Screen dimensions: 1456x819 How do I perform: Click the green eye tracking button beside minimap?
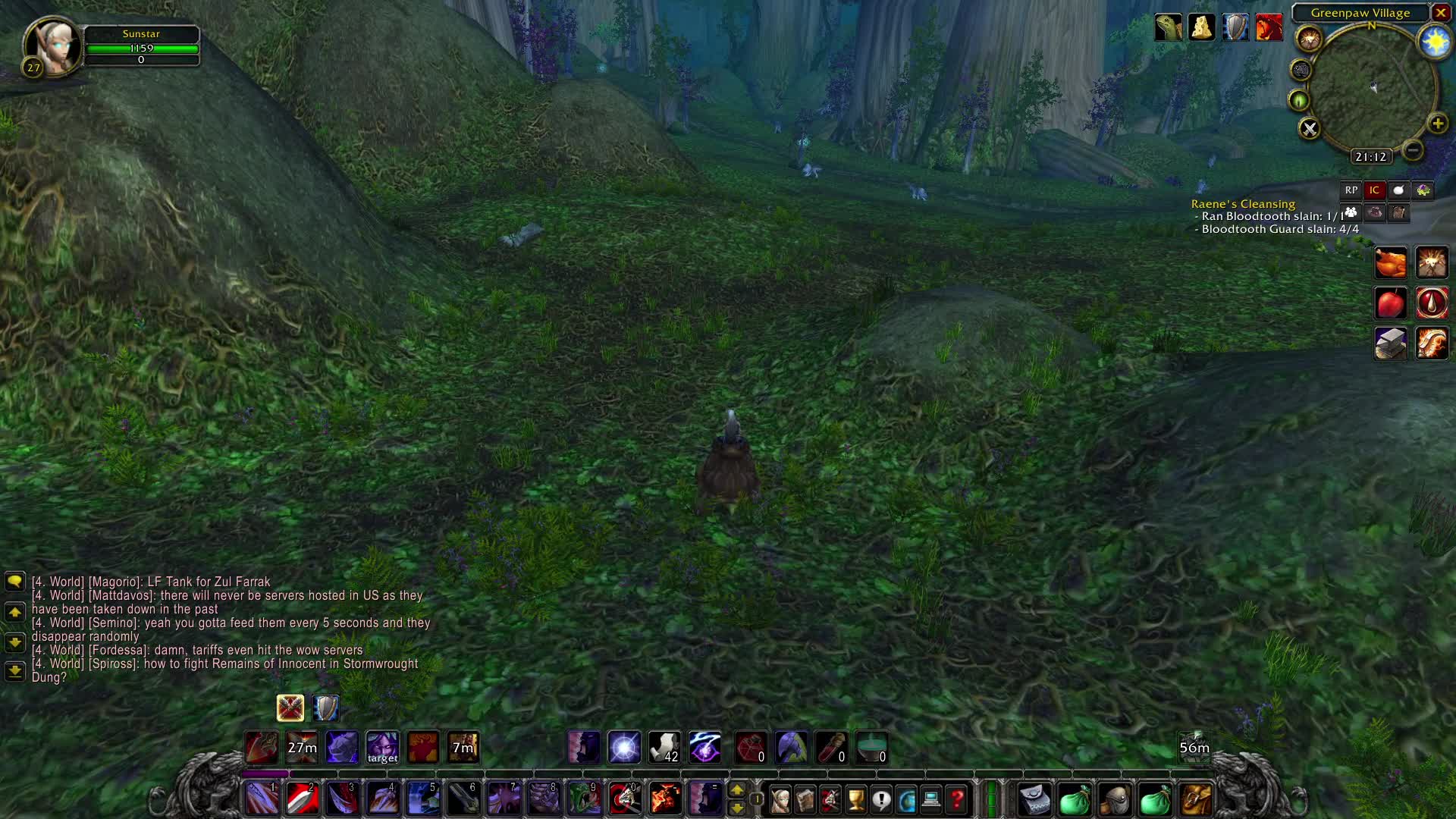(x=1300, y=99)
